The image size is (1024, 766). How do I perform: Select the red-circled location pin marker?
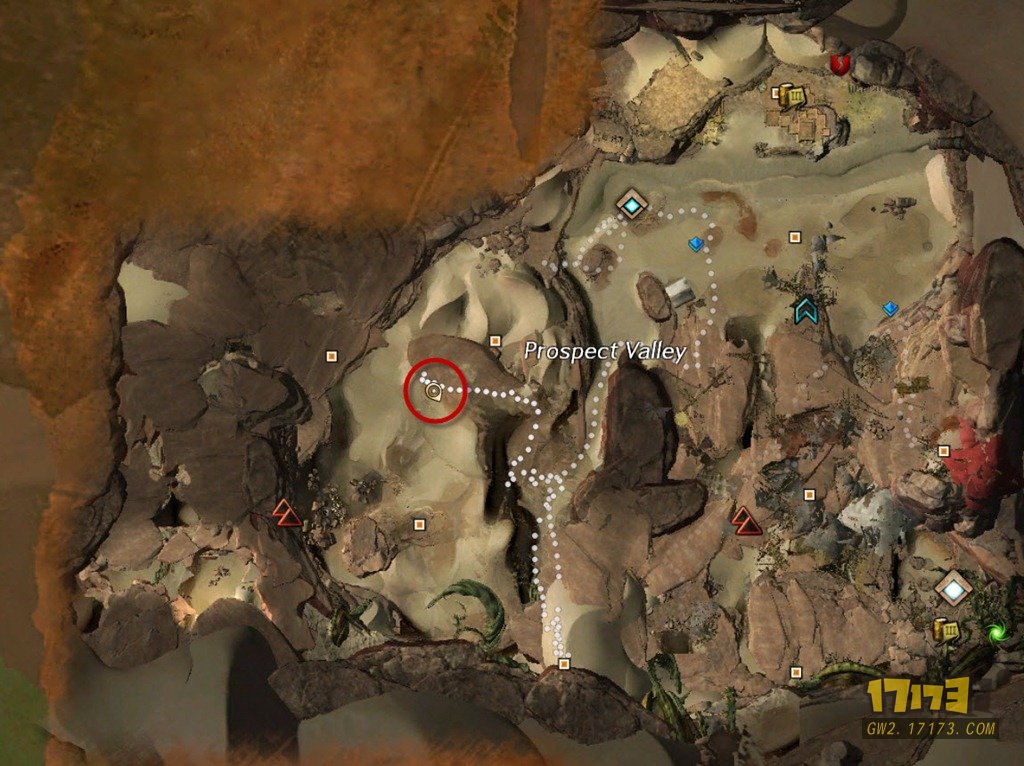(x=434, y=393)
